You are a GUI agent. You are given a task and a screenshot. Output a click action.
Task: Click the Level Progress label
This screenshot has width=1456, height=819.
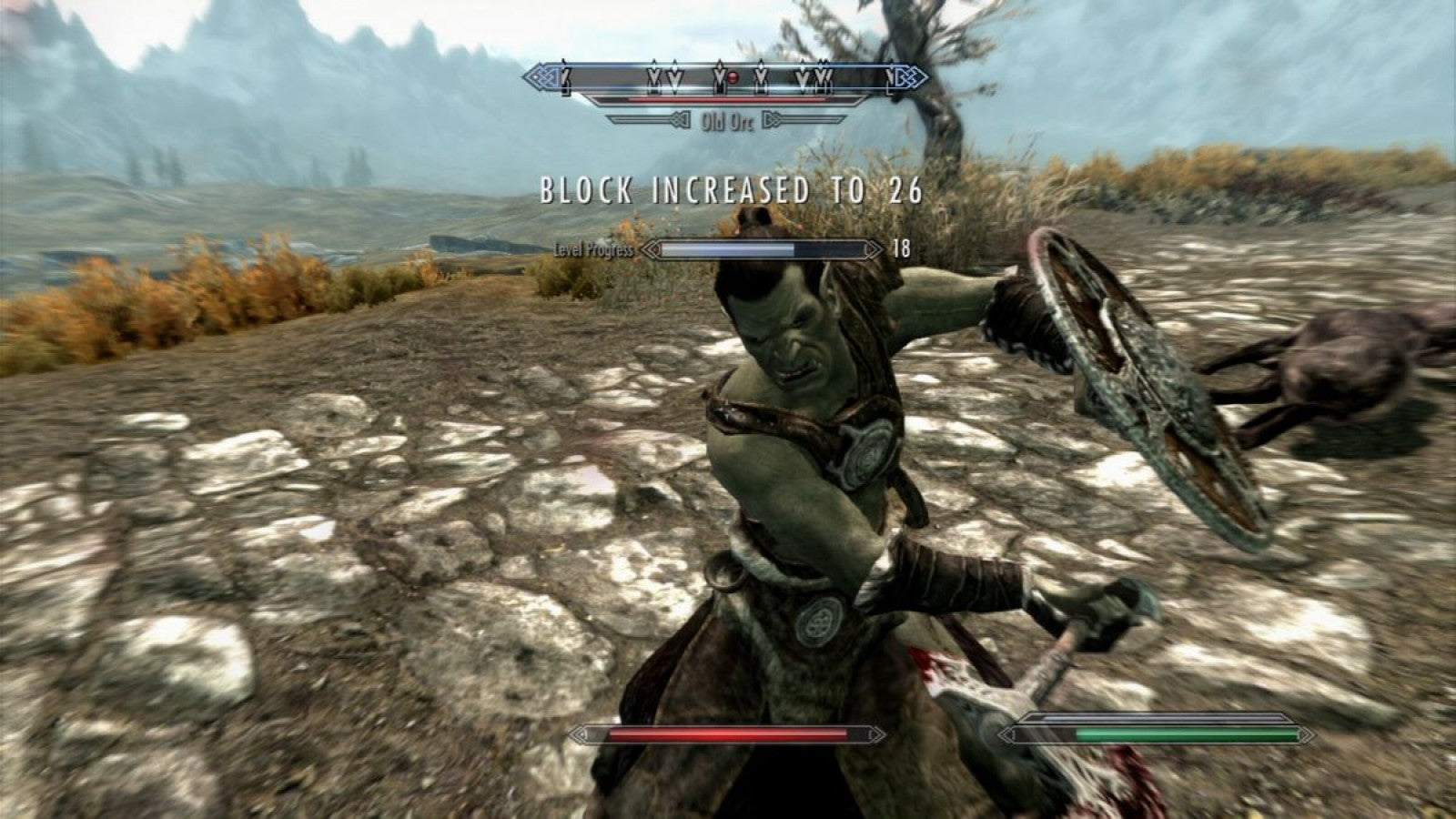point(593,248)
